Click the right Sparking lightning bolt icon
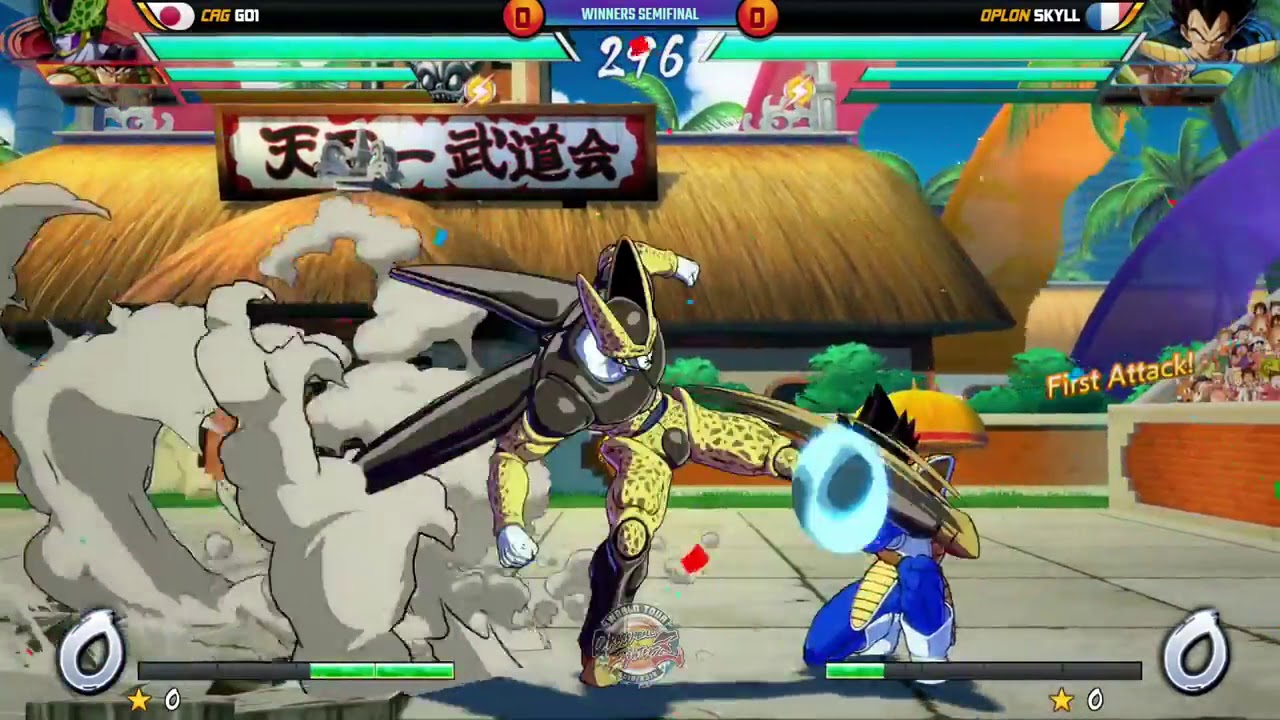 [x=795, y=92]
